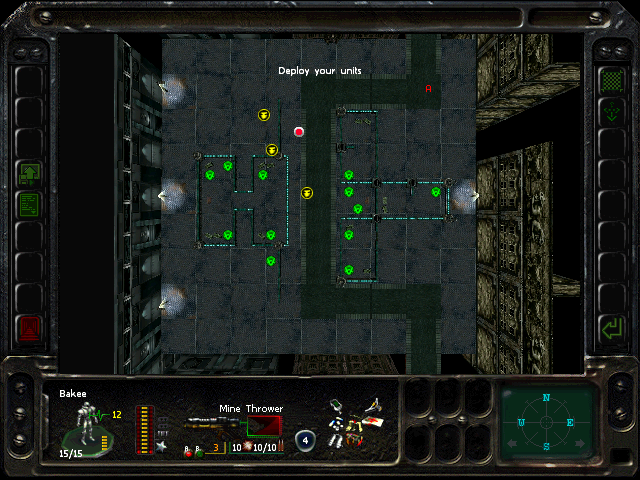The image size is (640, 480).
Task: Open the equipment items pile icon
Action: [356, 422]
